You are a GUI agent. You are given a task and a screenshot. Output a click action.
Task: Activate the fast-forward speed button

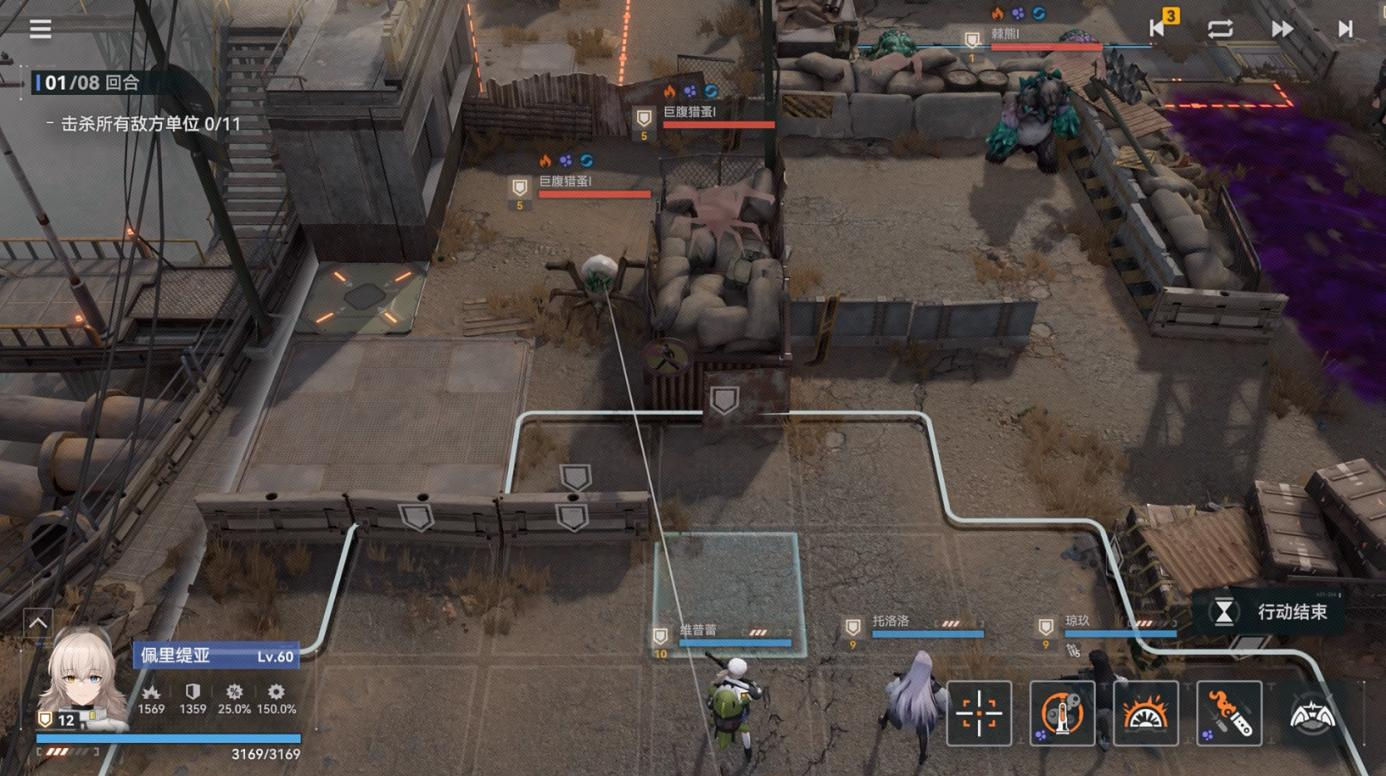[1283, 29]
